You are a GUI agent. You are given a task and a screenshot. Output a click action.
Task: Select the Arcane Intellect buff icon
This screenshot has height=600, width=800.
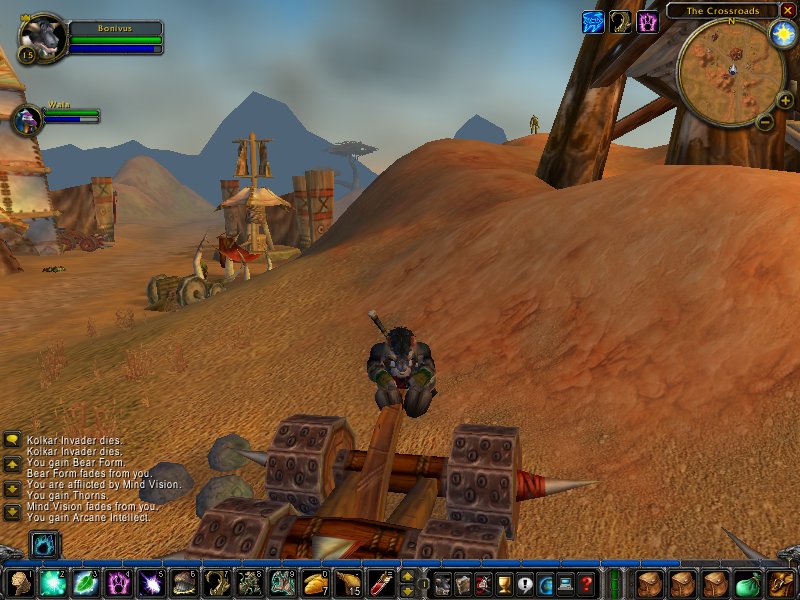coord(594,22)
